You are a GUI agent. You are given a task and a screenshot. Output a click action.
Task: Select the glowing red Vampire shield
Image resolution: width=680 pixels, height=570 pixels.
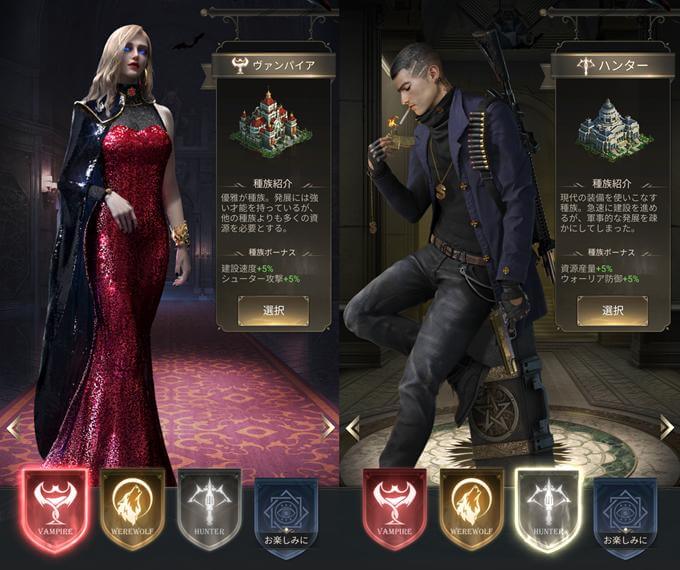pos(54,509)
